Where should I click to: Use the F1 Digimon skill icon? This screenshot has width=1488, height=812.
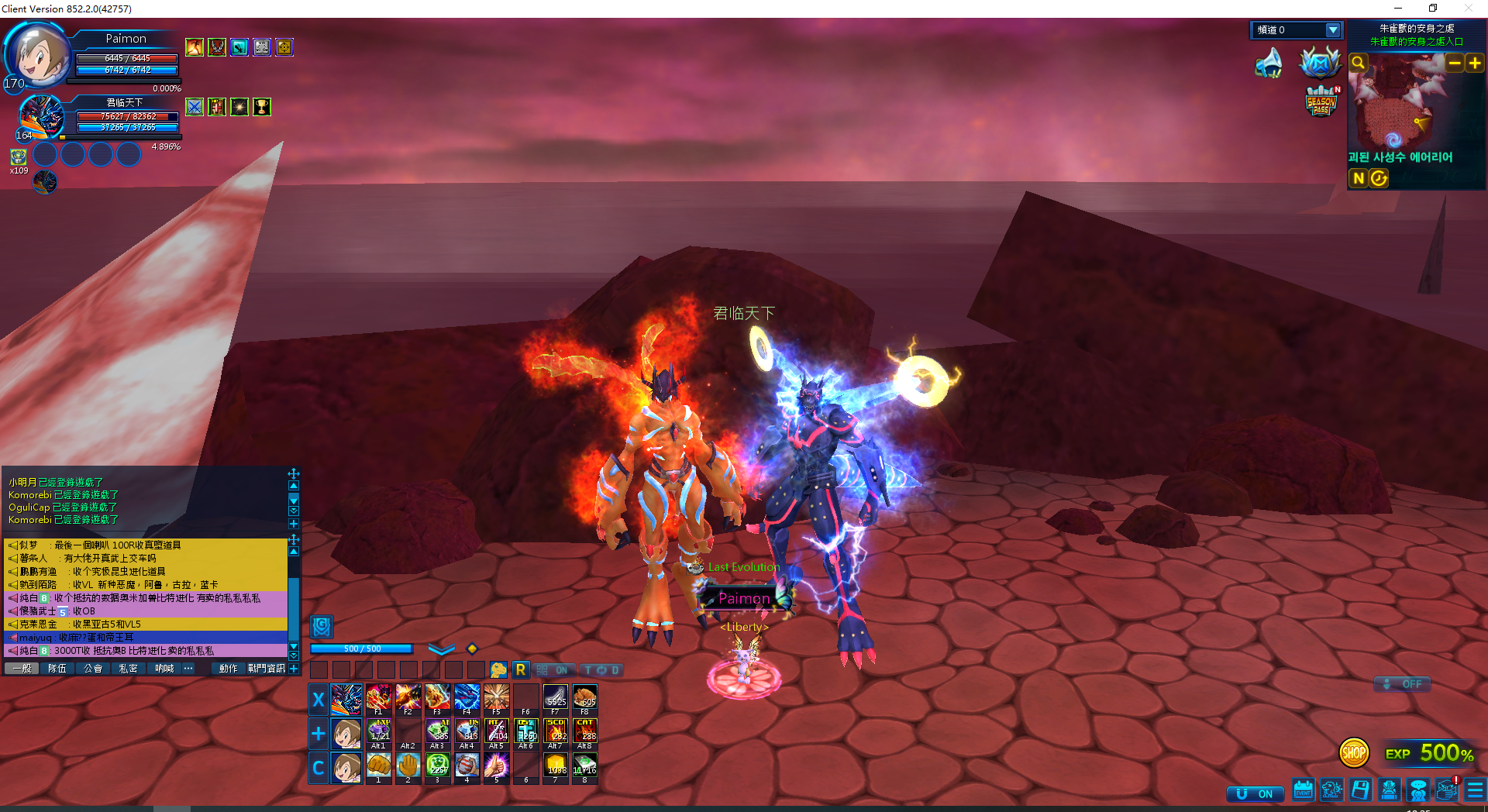coord(379,698)
